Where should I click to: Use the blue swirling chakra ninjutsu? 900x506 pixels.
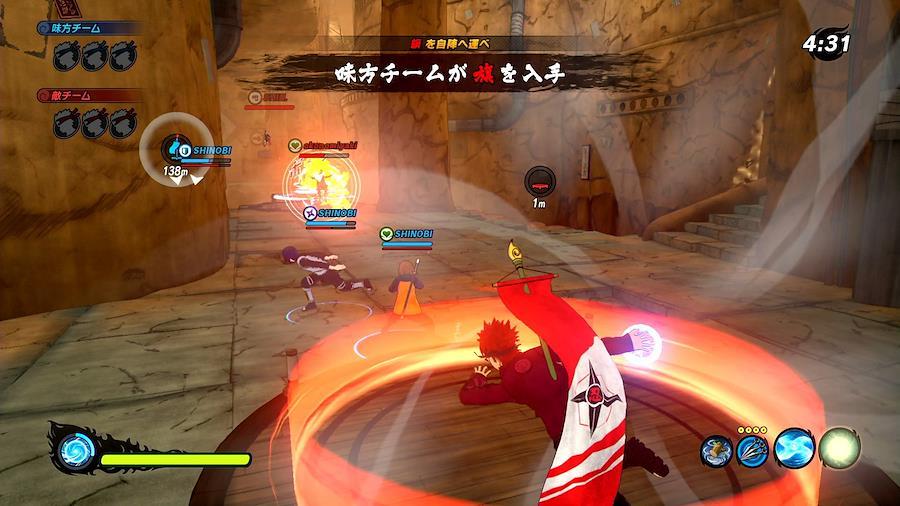tap(795, 449)
